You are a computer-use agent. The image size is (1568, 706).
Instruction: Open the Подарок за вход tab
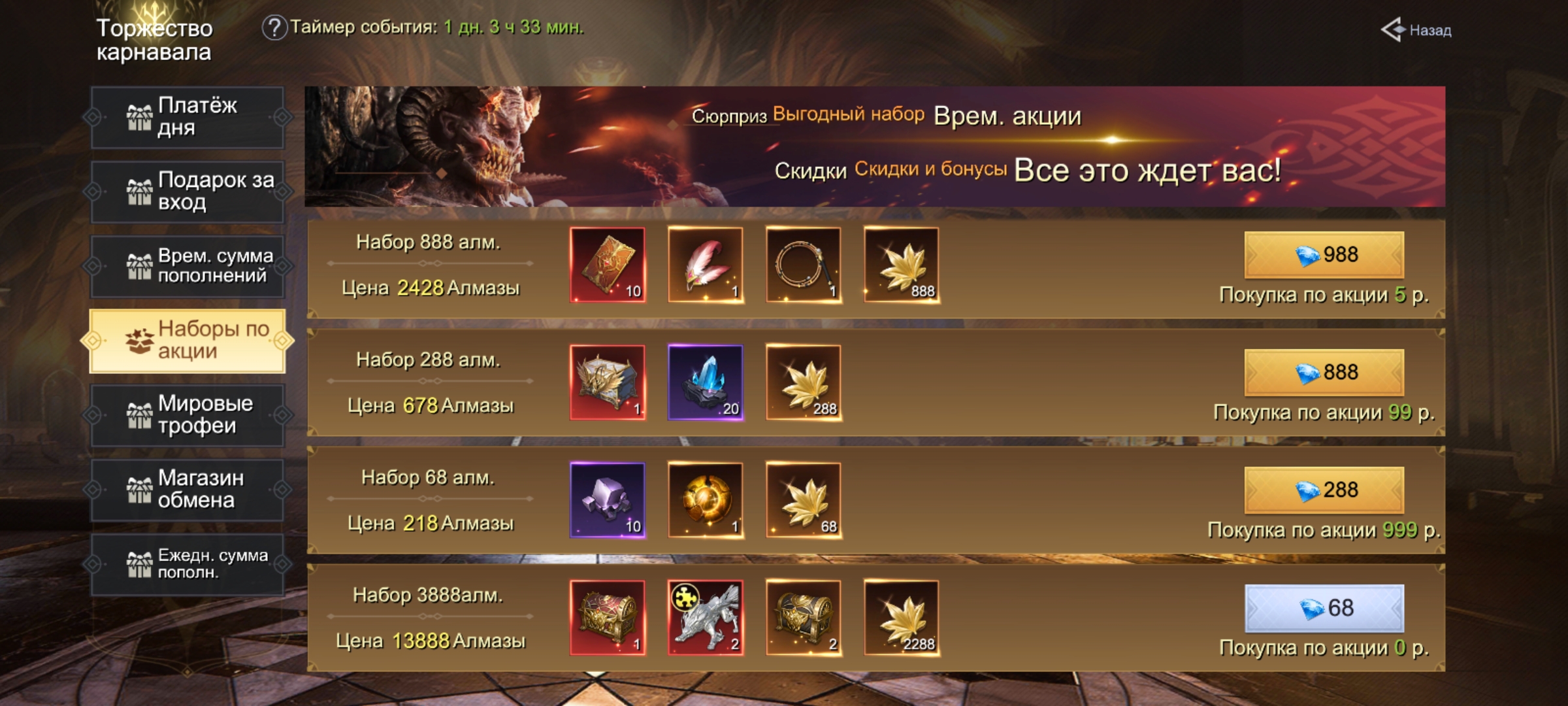(188, 192)
